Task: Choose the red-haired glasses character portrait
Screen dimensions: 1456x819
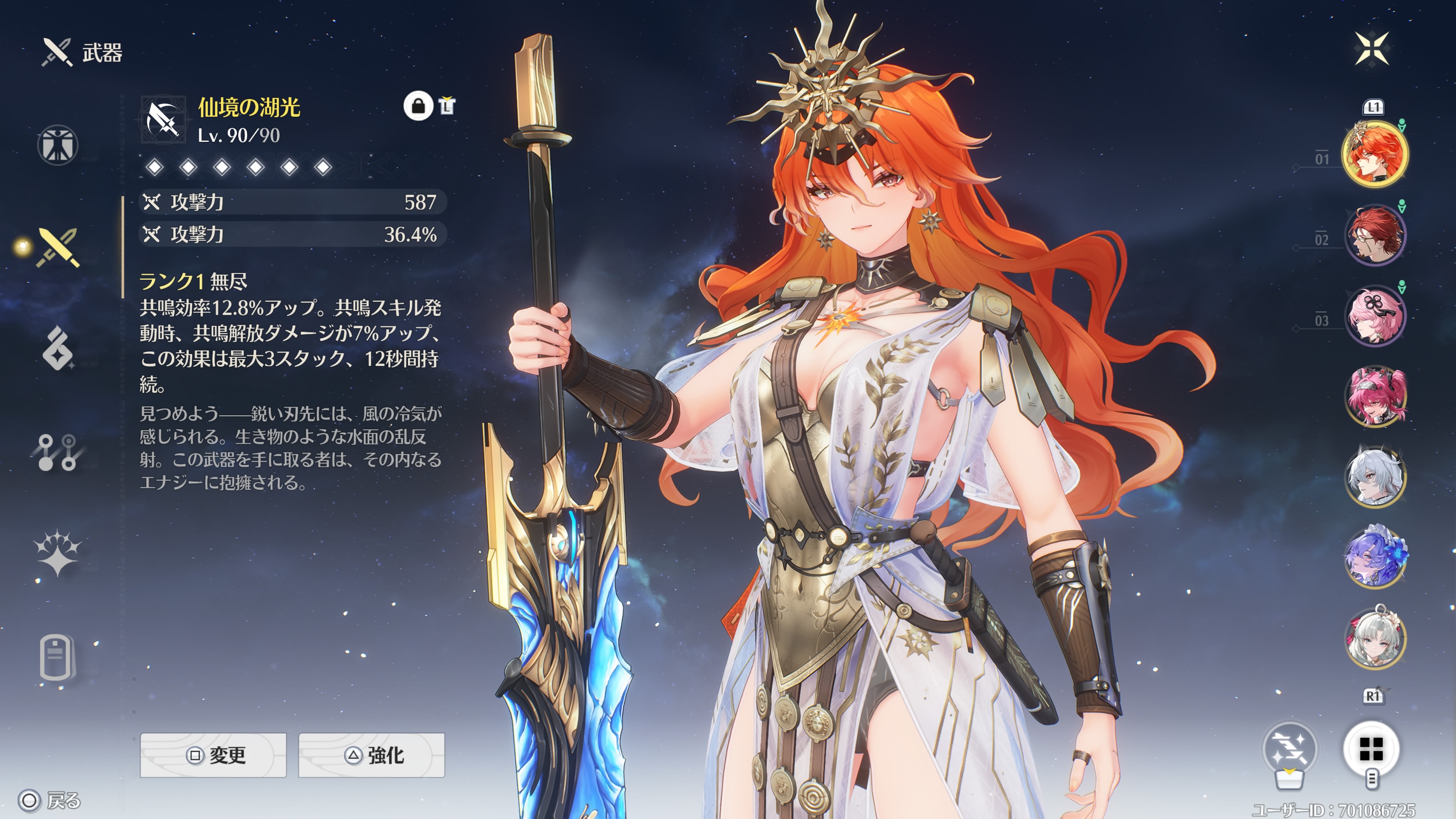Action: [1374, 235]
